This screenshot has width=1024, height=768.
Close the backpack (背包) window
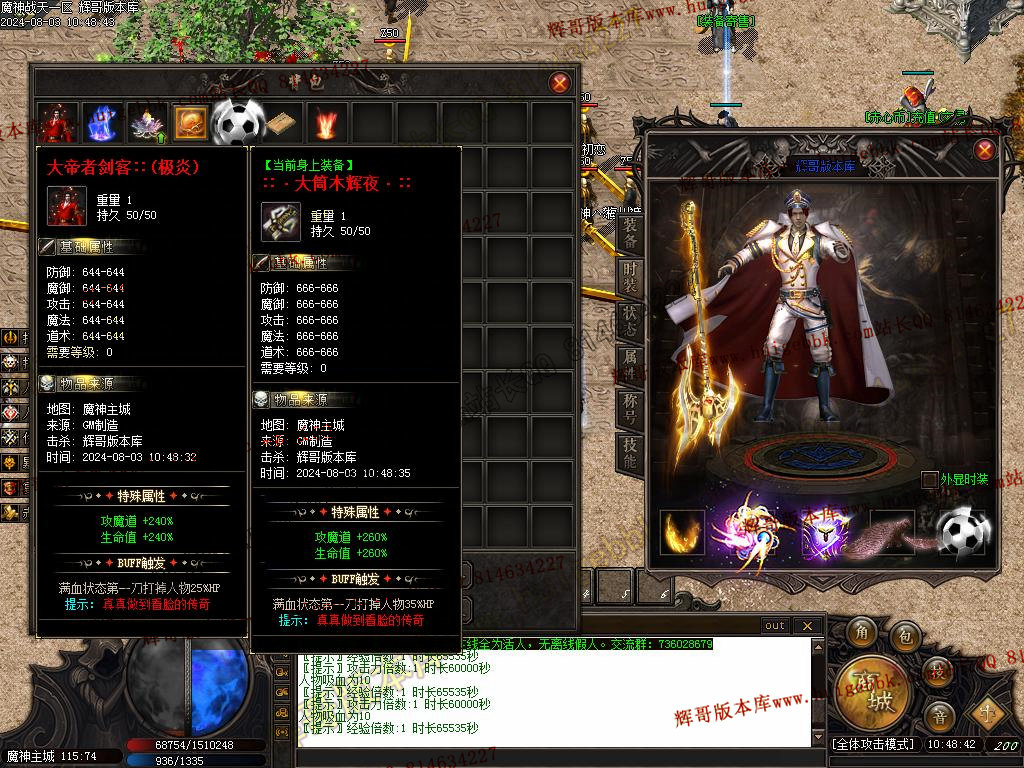point(560,83)
